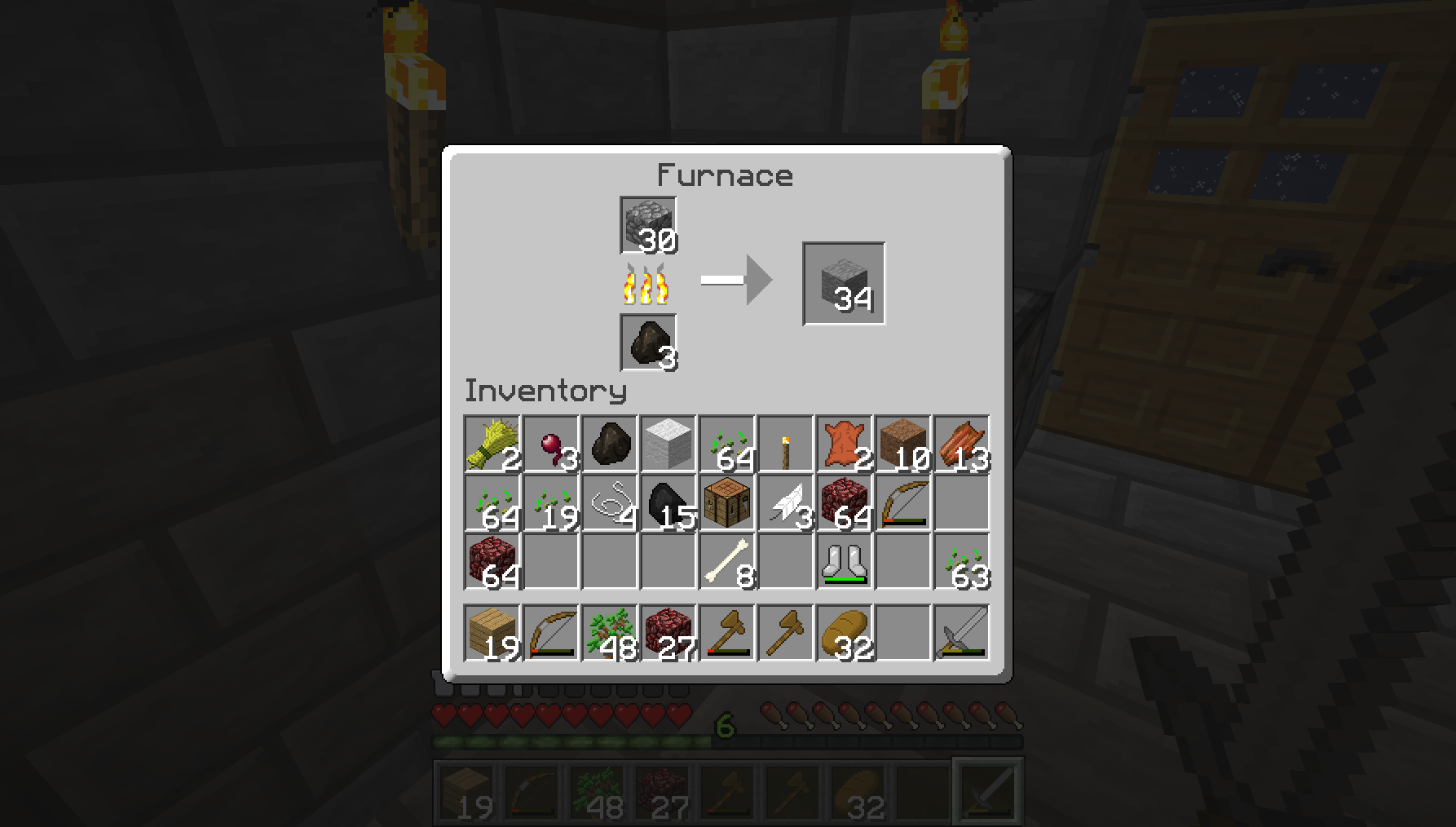Viewport: 1456px width, 827px height.
Task: Take the coal from the furnace fuel slot
Action: 648,343
